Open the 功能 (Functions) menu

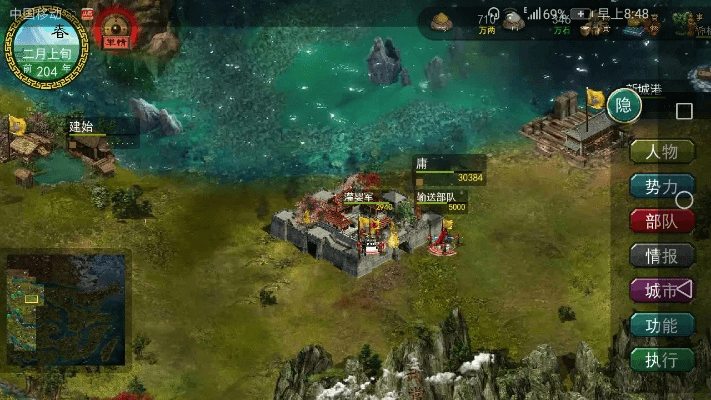[x=661, y=325]
